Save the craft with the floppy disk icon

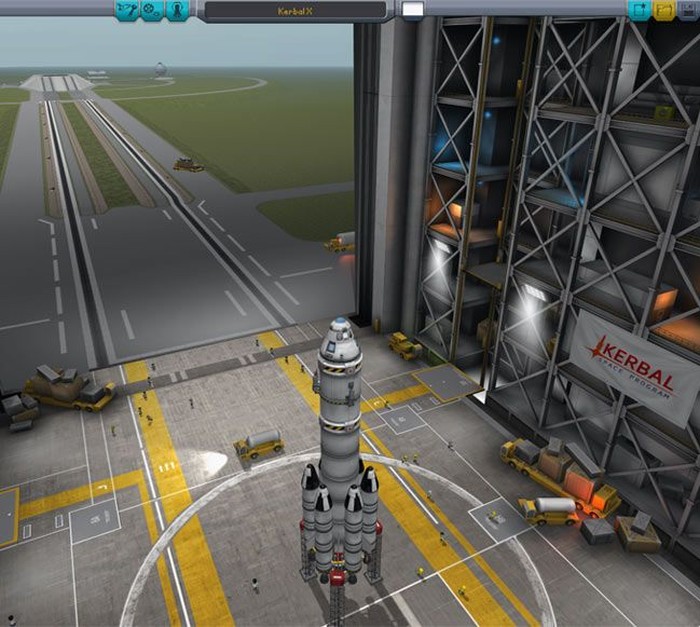(688, 11)
